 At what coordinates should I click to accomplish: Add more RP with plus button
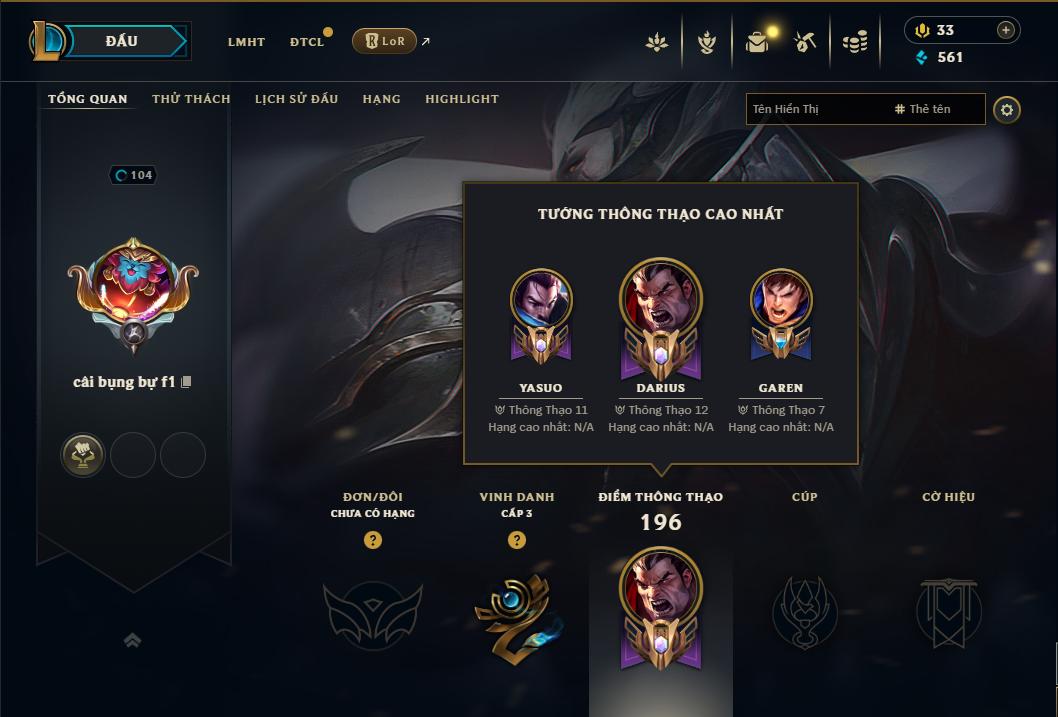point(1005,30)
